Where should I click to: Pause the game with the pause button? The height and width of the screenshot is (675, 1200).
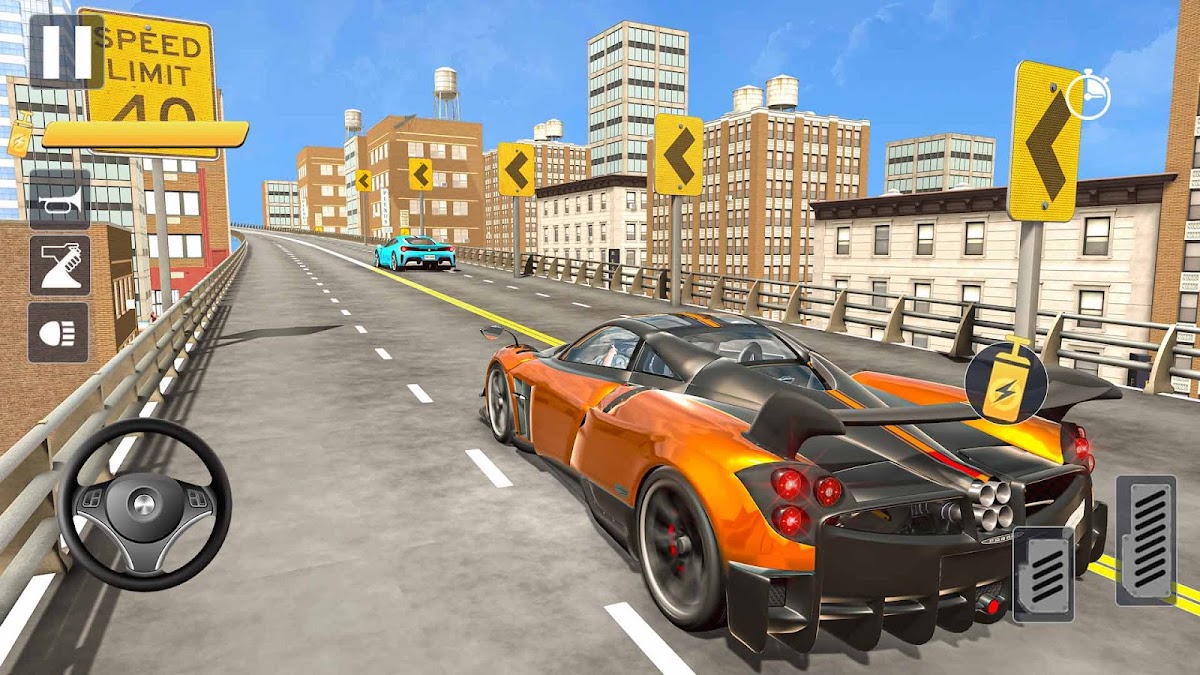pos(66,50)
